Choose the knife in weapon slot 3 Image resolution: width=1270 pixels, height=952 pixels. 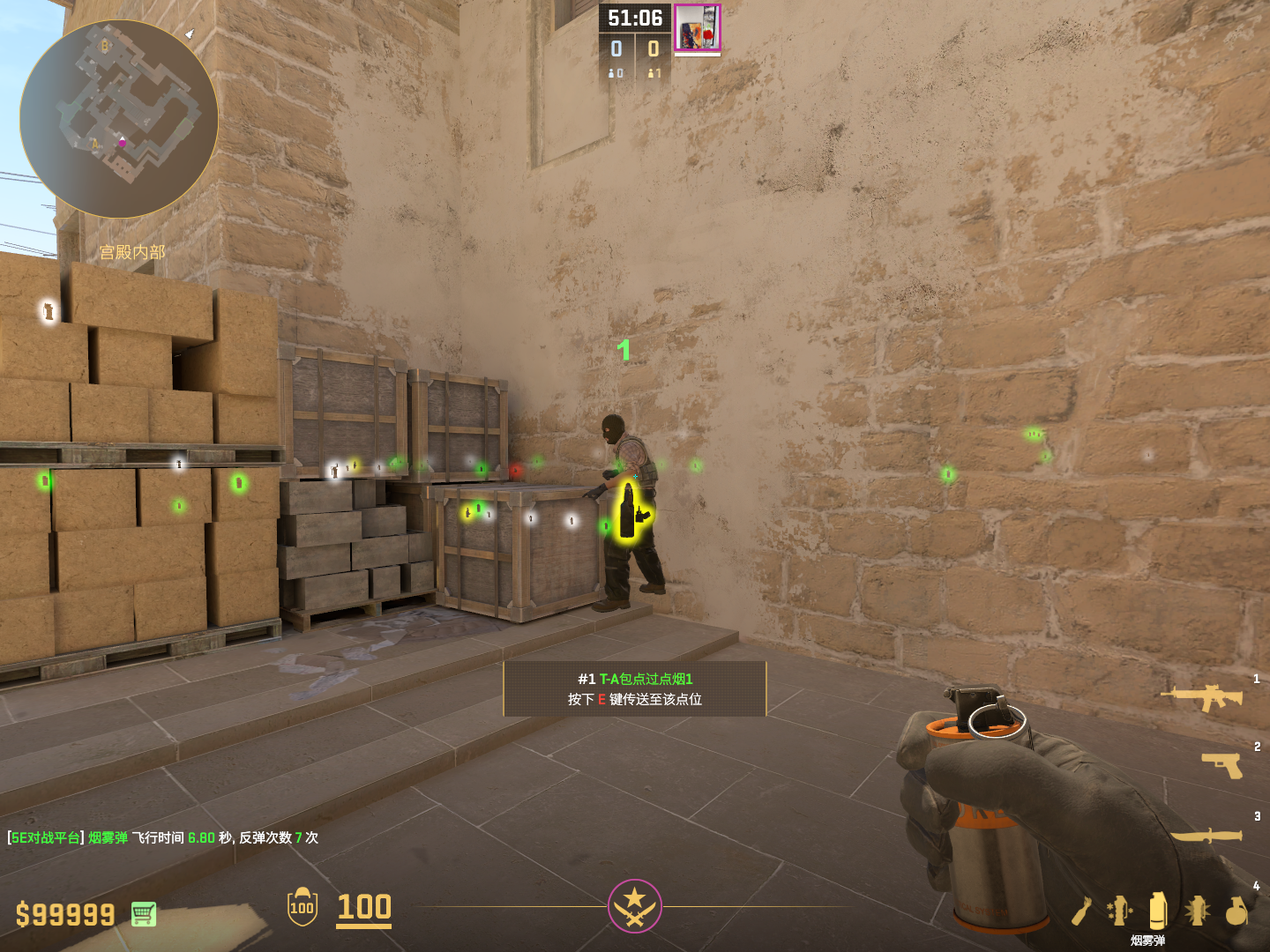click(x=1206, y=834)
